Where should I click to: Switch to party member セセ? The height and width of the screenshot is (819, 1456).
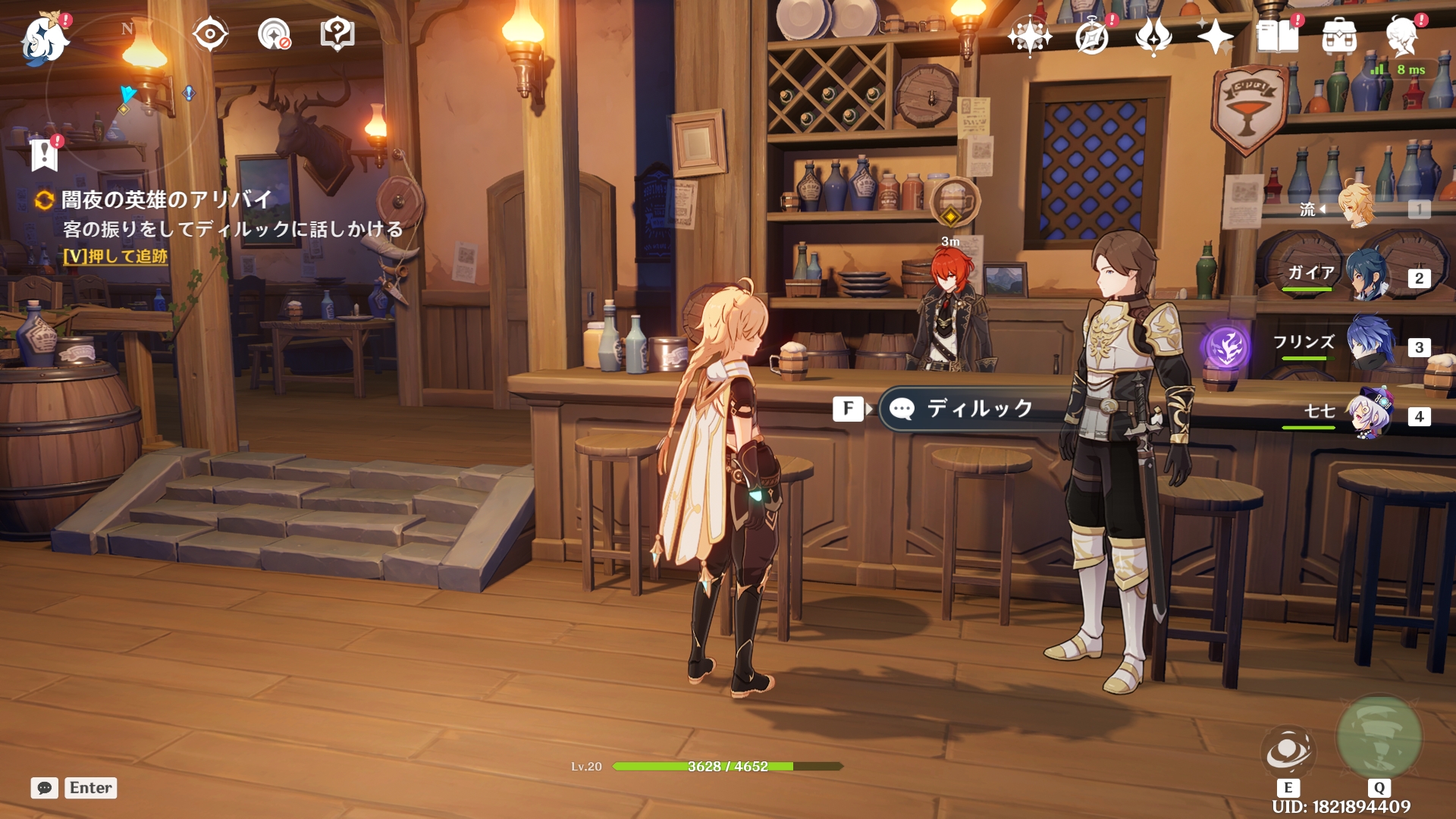[x=1369, y=415]
